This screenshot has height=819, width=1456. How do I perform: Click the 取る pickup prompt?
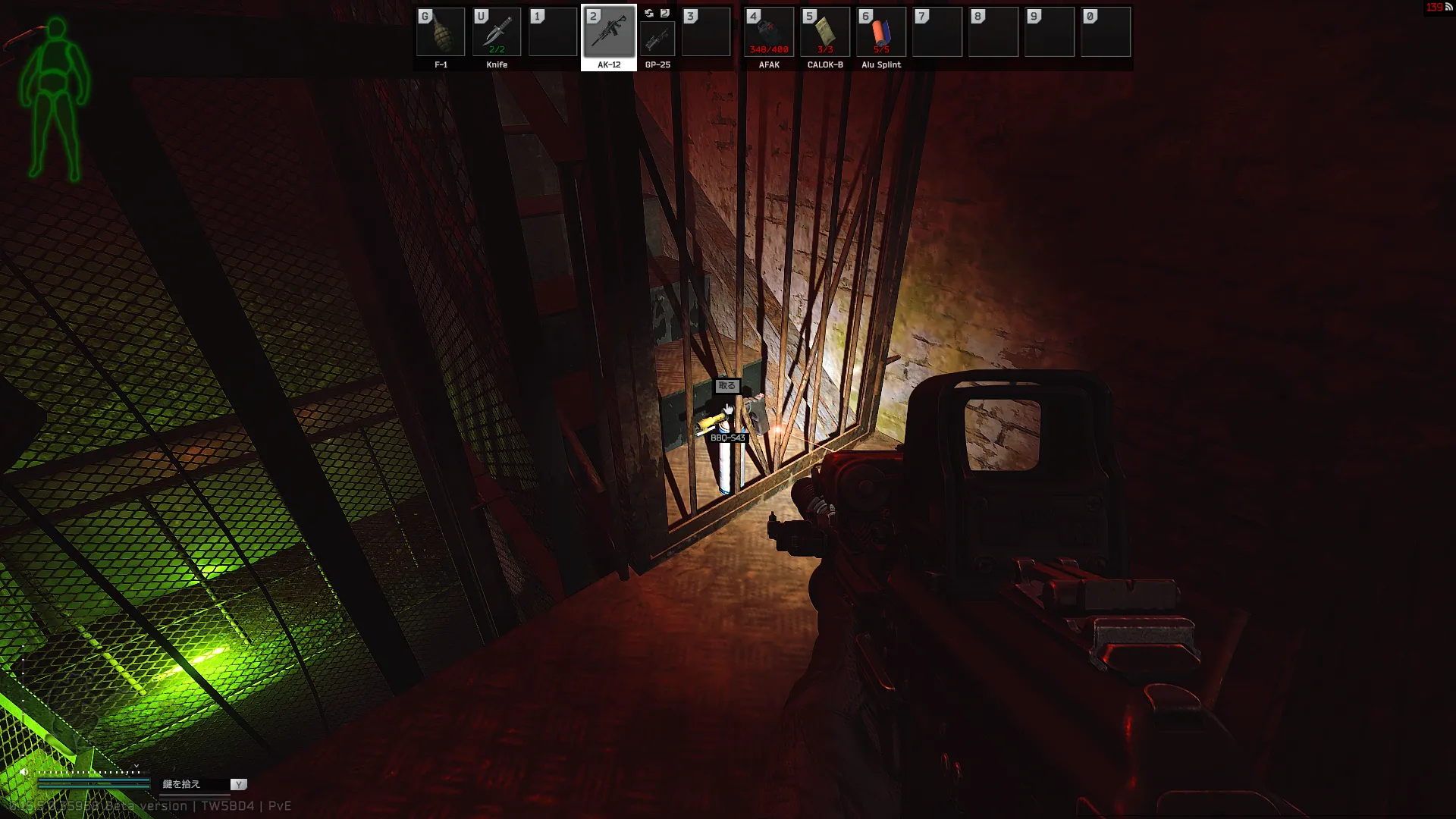point(726,386)
